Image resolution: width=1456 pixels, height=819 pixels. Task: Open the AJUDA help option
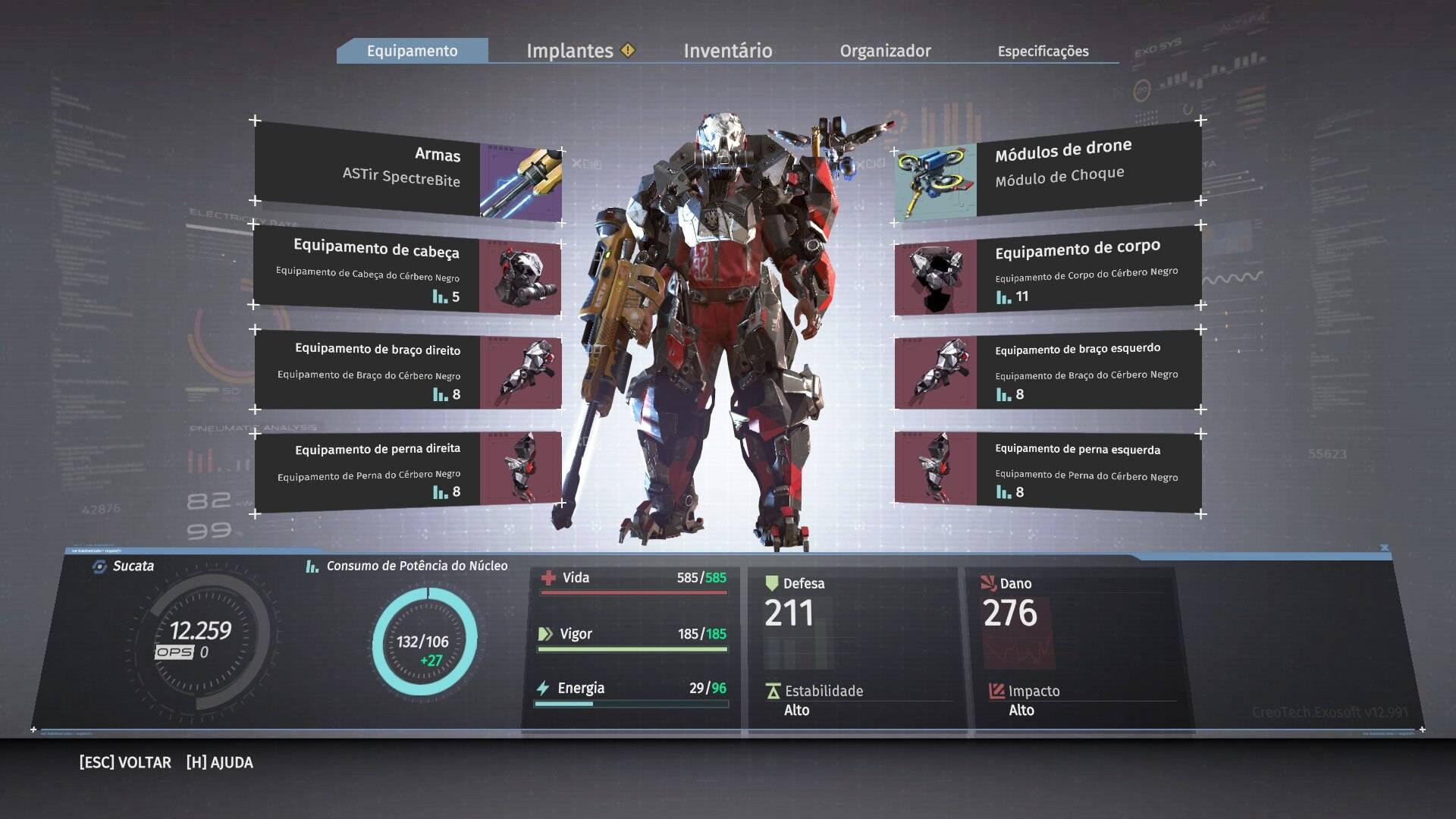coord(220,762)
